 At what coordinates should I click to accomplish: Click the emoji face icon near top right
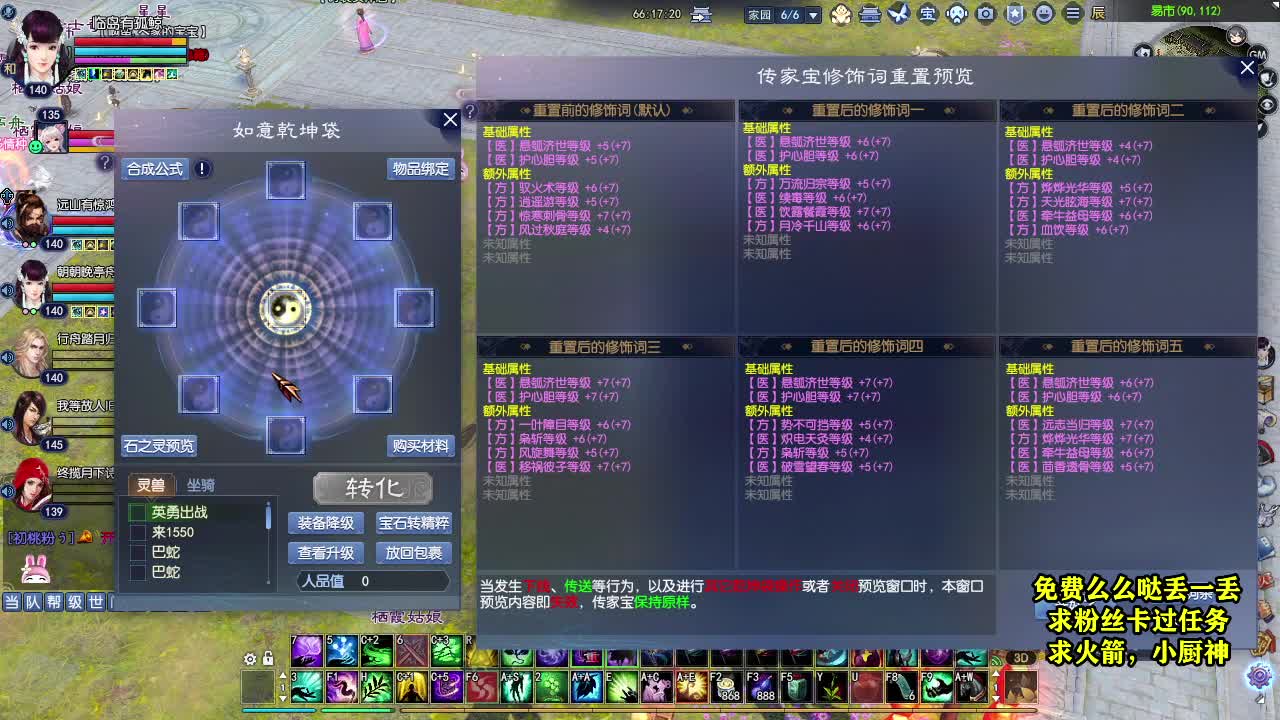(x=1043, y=13)
